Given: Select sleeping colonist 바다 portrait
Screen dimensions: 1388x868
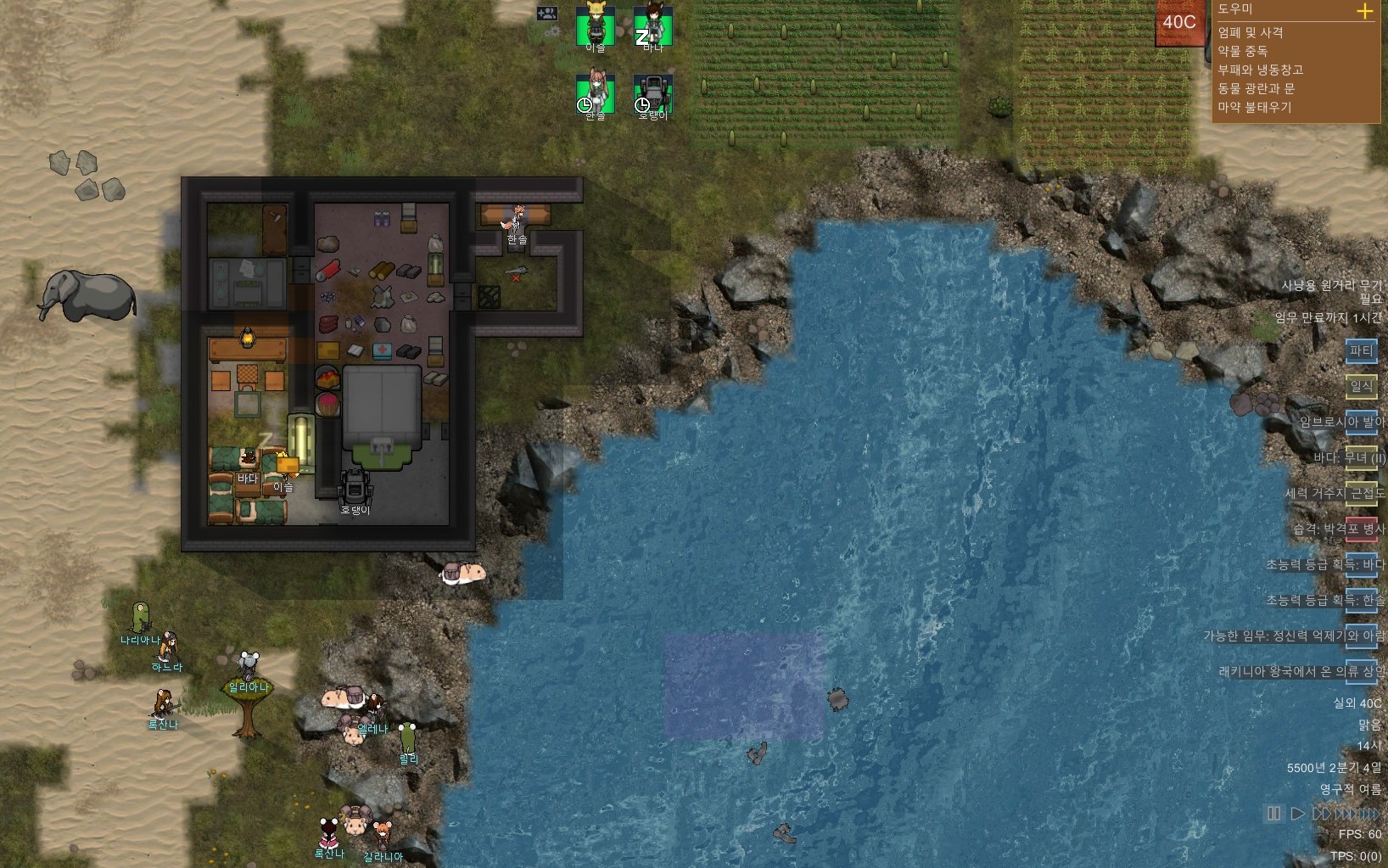Looking at the screenshot, I should [653, 25].
